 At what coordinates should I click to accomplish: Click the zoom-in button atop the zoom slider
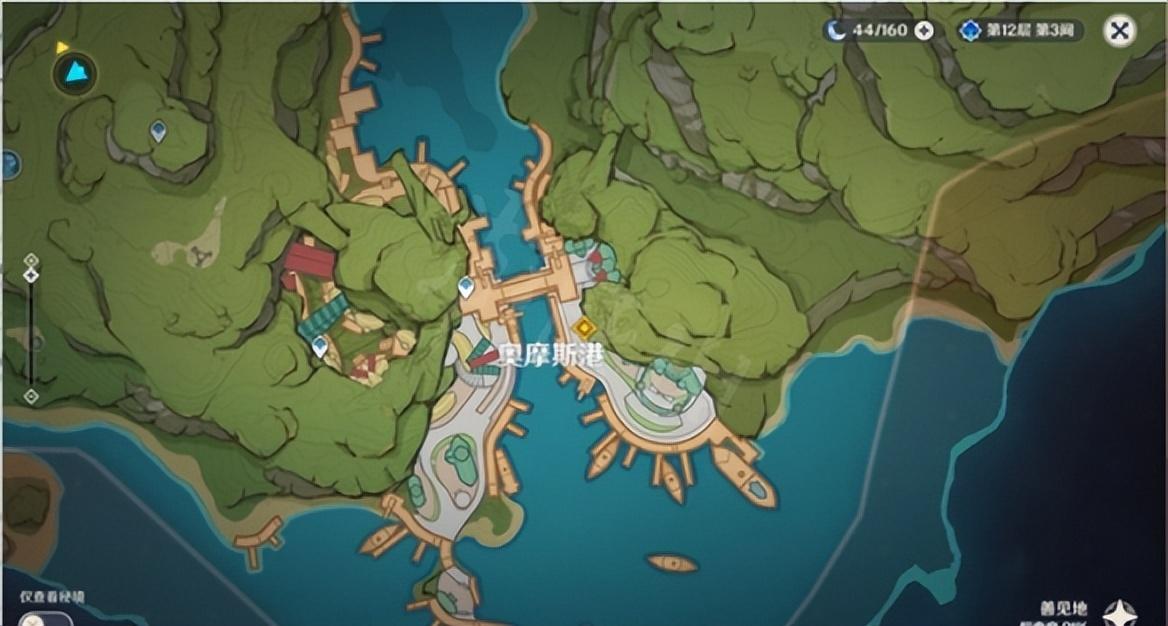(31, 259)
